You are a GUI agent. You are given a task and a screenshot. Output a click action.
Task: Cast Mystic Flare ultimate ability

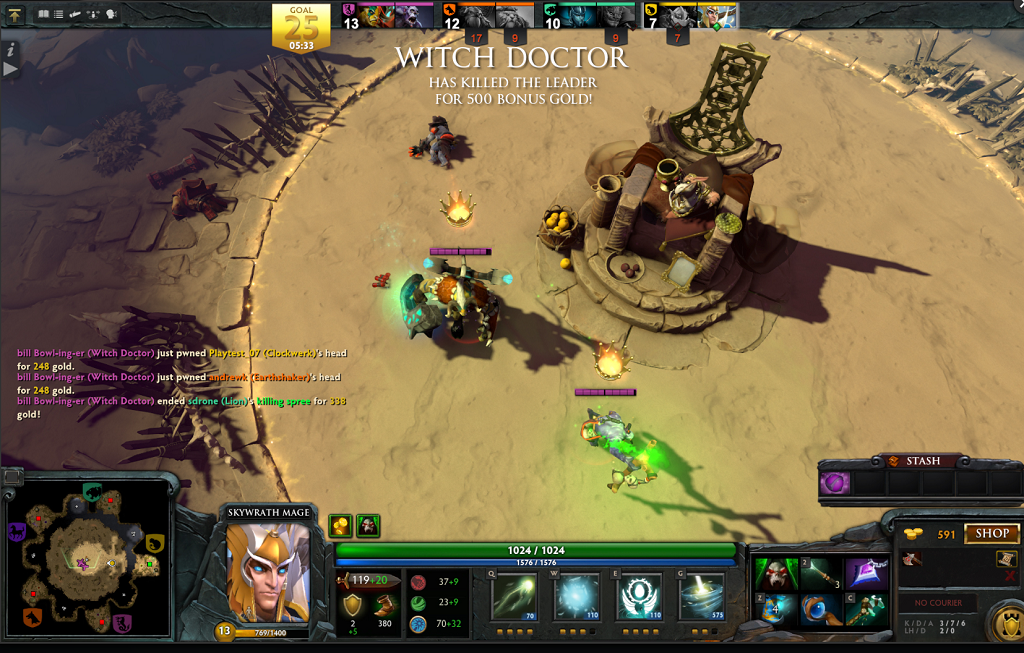[x=702, y=596]
